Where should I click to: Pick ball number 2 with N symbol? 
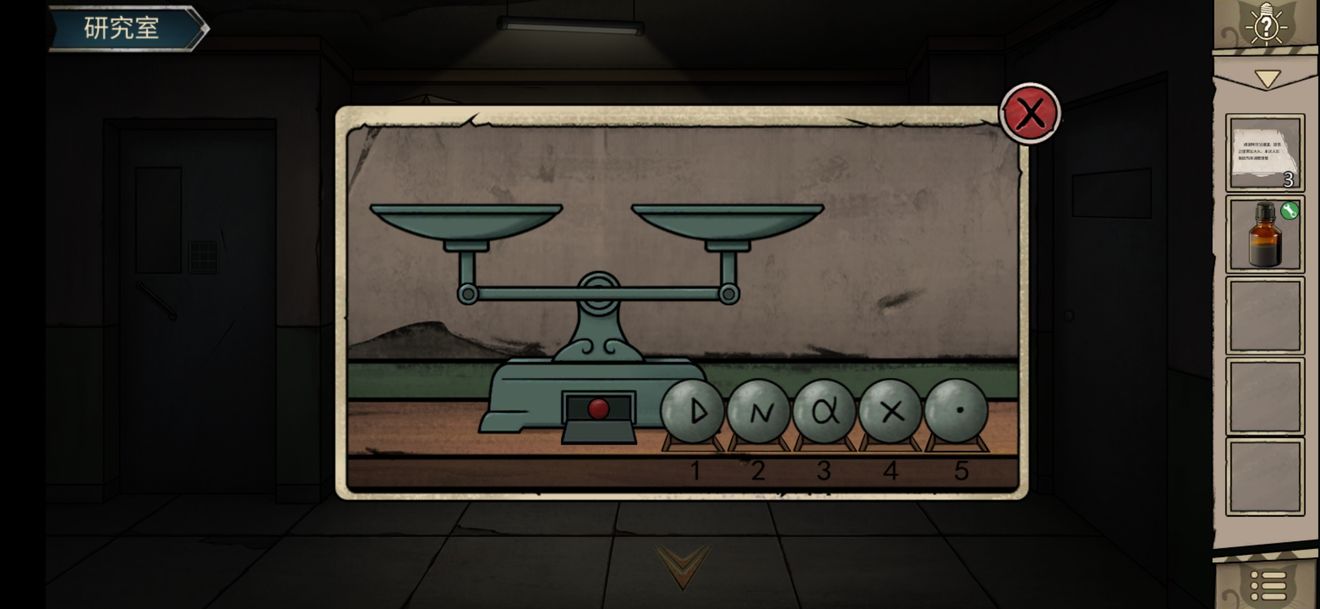(x=758, y=411)
